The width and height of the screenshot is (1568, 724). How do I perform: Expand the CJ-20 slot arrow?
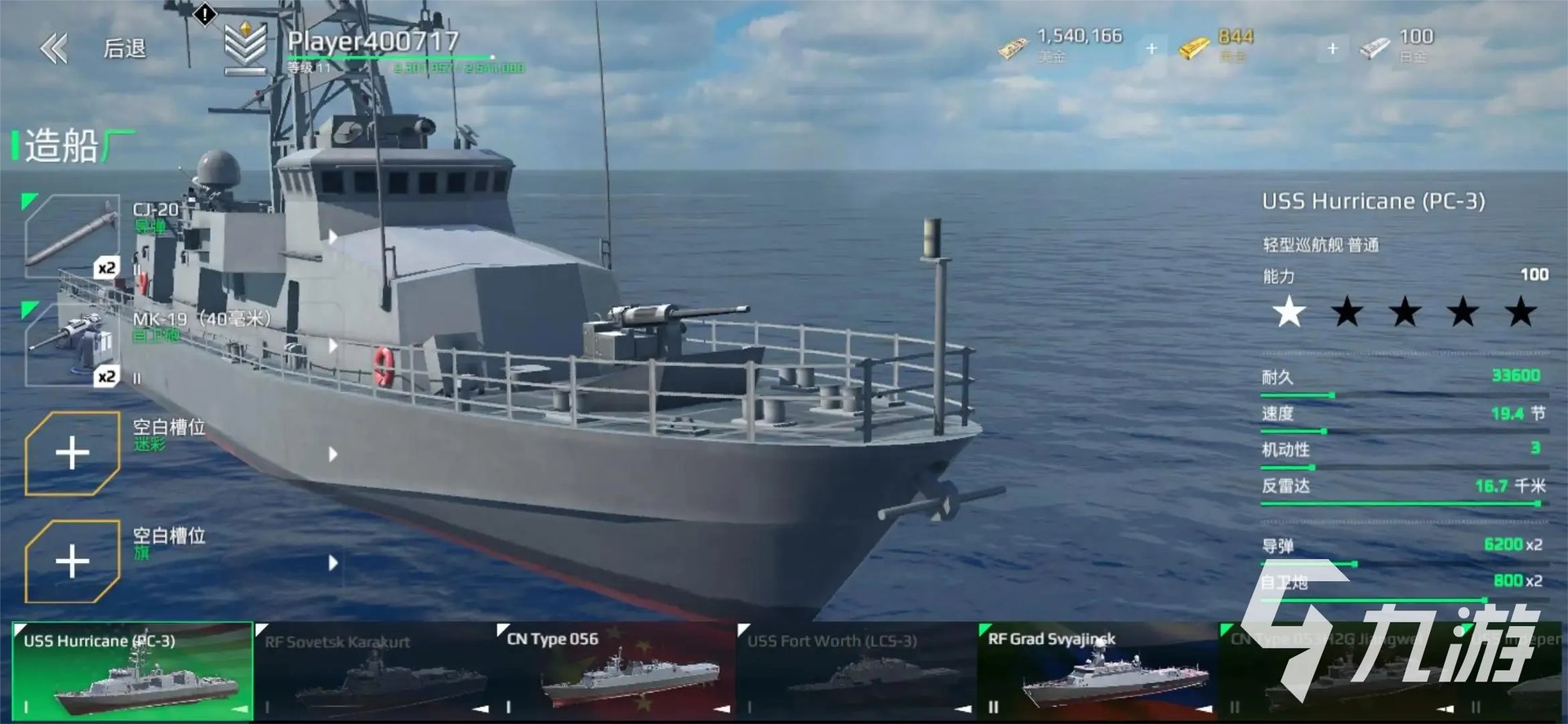click(x=332, y=237)
